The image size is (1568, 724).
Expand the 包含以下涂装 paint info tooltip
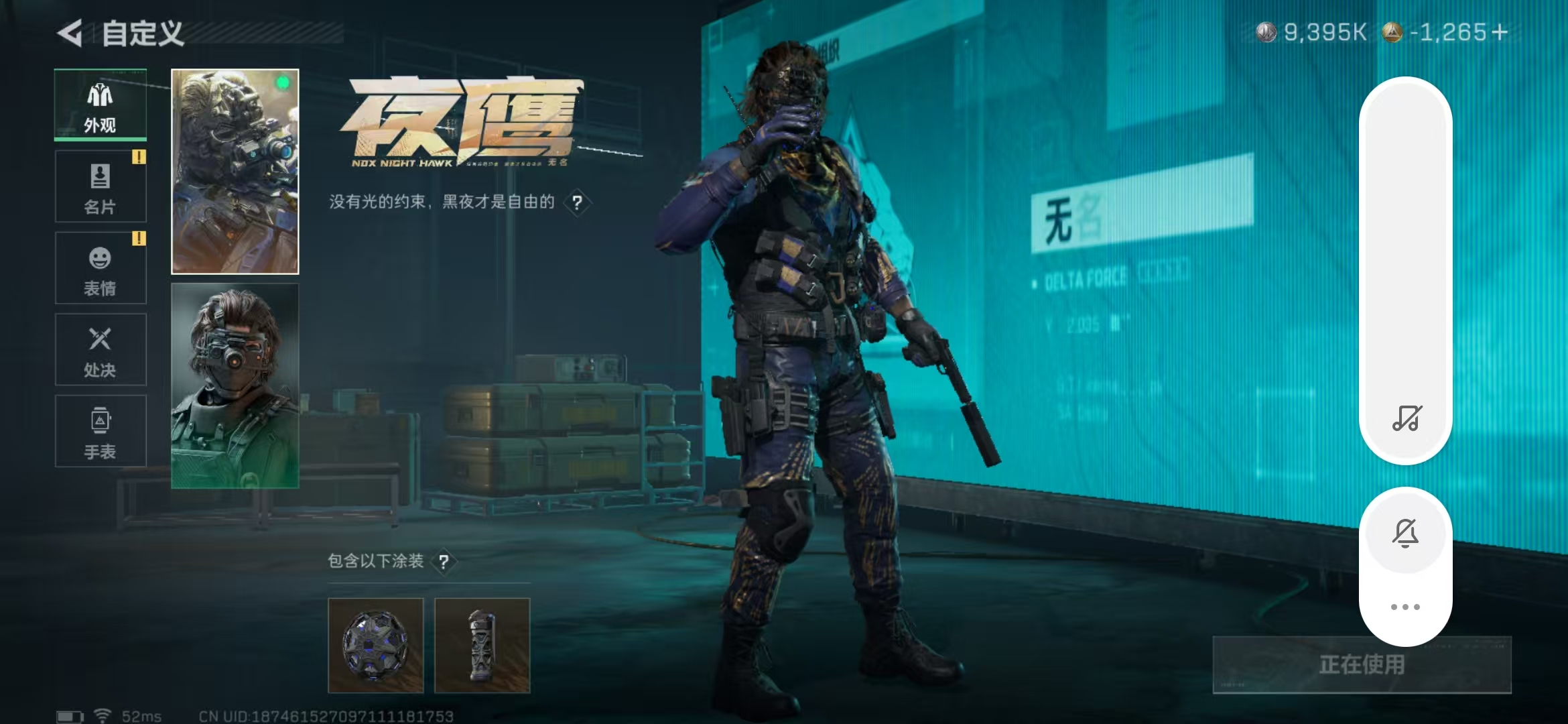pos(444,562)
